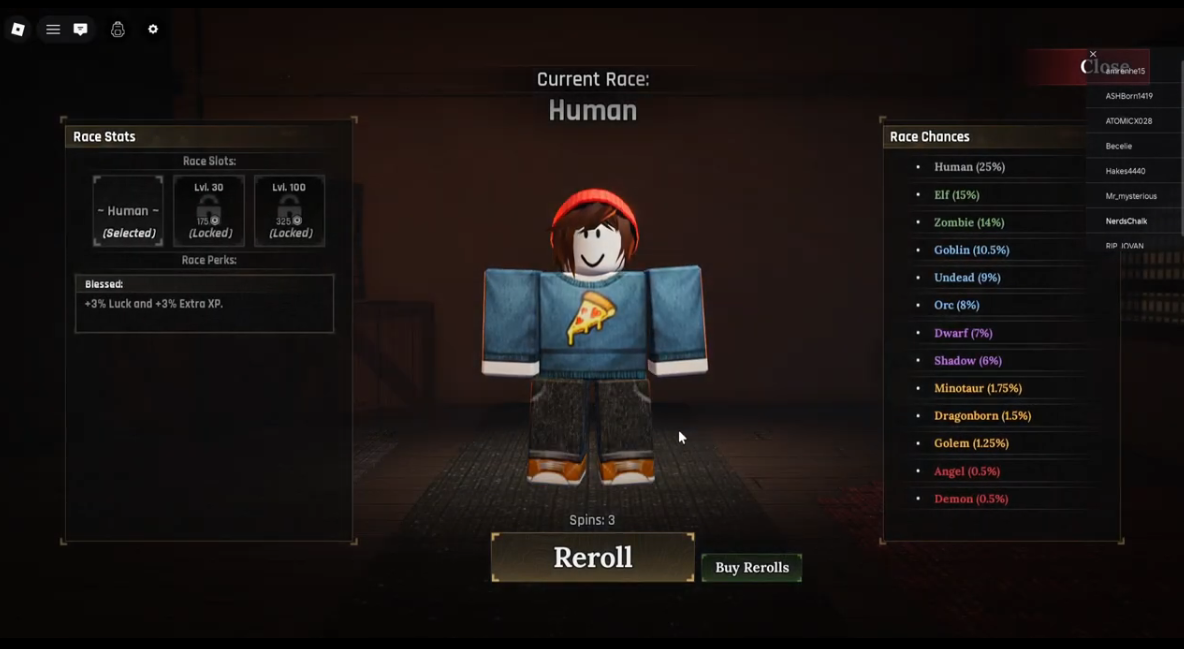Reroll the current race
Image resolution: width=1184 pixels, height=649 pixels.
tap(592, 557)
